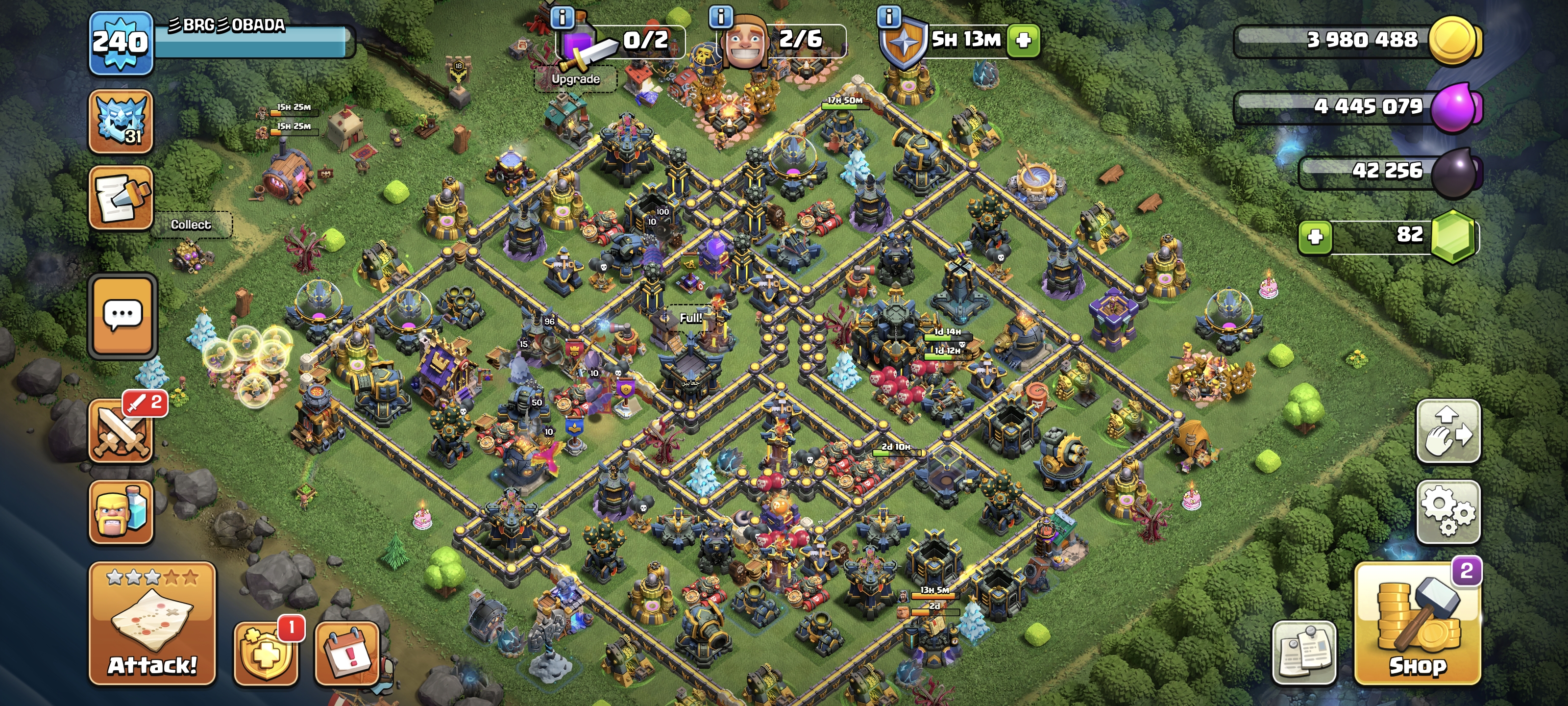Open the gold pass token button
Screen dimensions: 1568x706
(x=266, y=654)
